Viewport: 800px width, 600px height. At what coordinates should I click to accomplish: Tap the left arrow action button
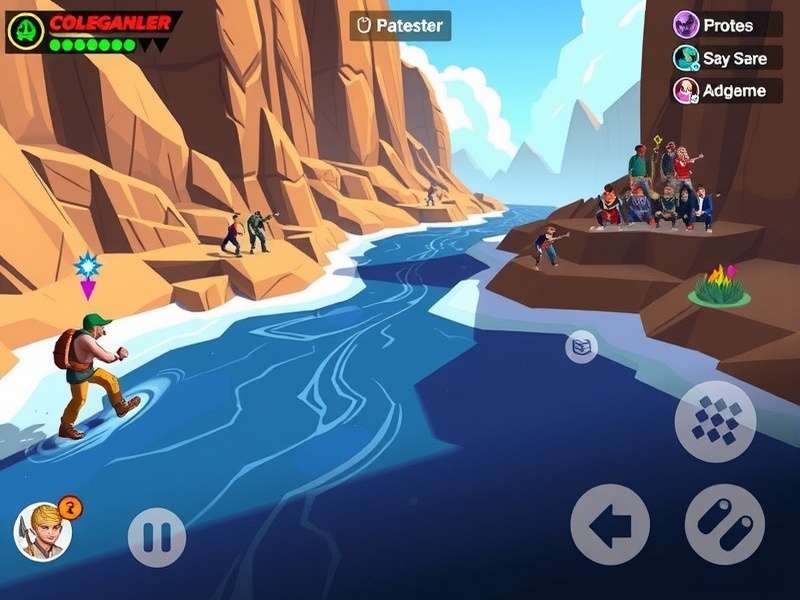pos(610,524)
